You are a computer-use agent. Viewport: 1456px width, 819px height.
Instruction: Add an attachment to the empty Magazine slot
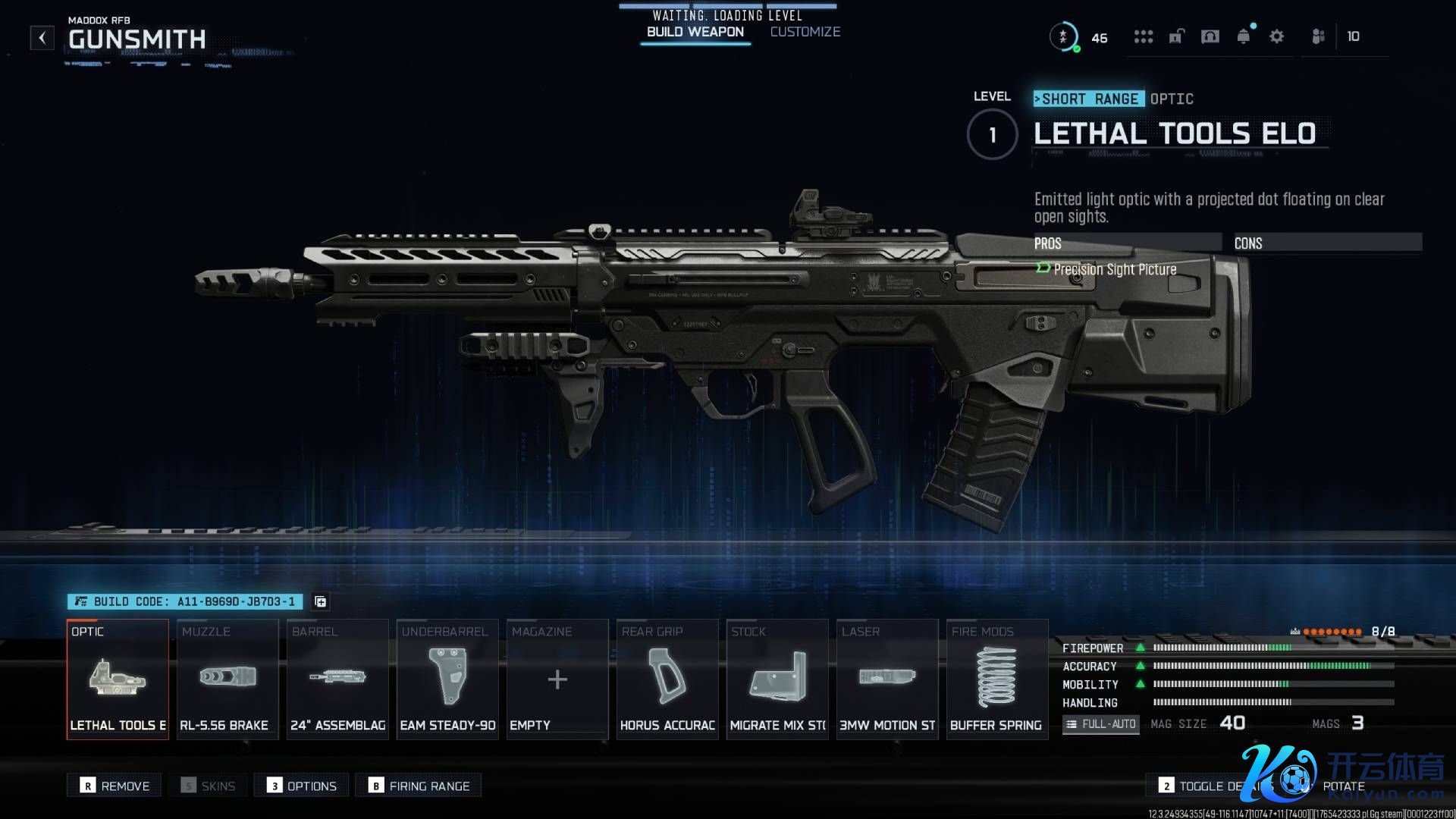tap(557, 679)
